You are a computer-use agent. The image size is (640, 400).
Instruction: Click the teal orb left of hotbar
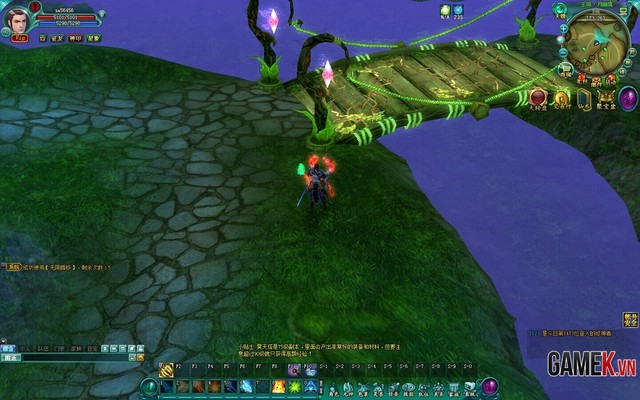[x=149, y=386]
